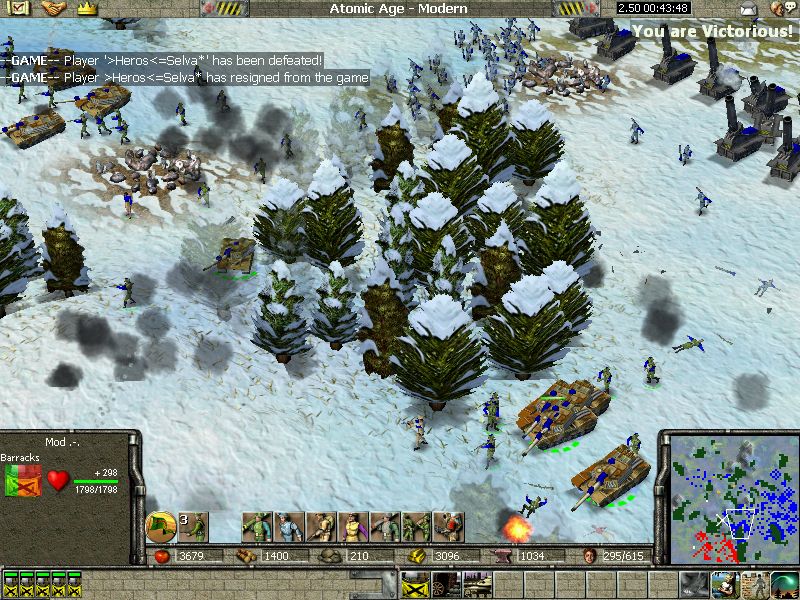The width and height of the screenshot is (800, 600).
Task: Open the envelope messages icon
Action: 749,9
